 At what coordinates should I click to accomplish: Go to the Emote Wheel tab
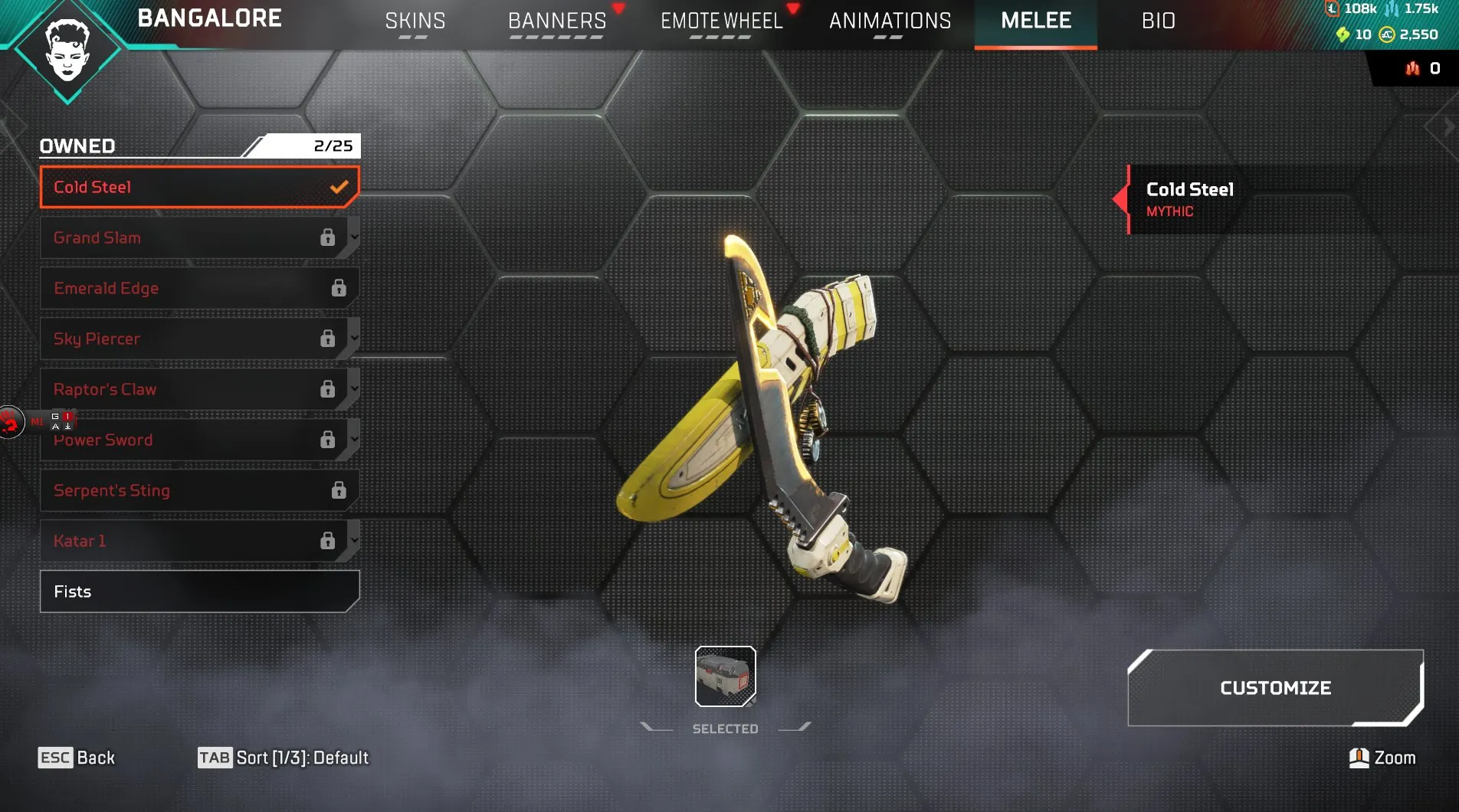721,21
